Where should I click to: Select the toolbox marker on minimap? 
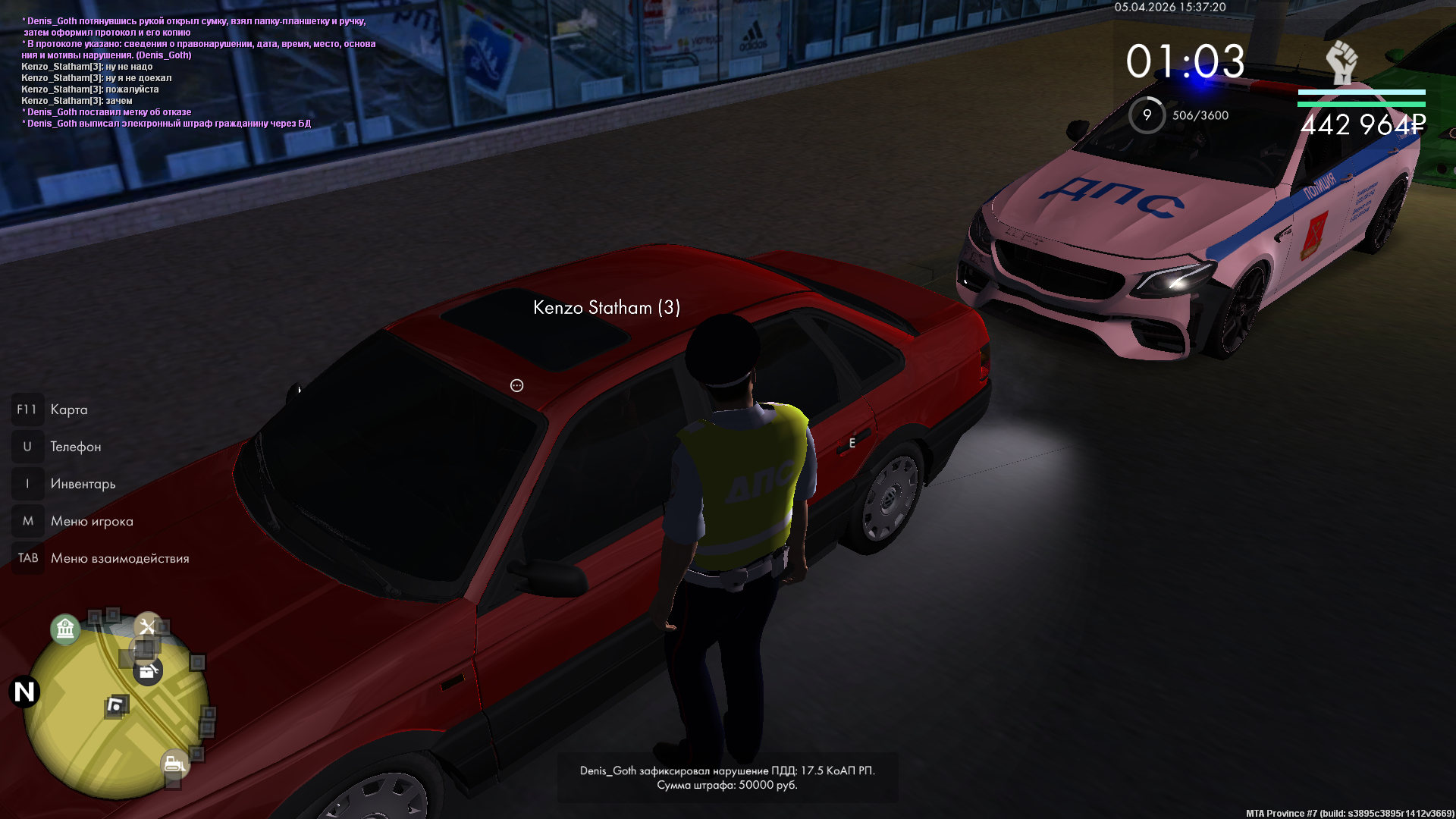148,671
